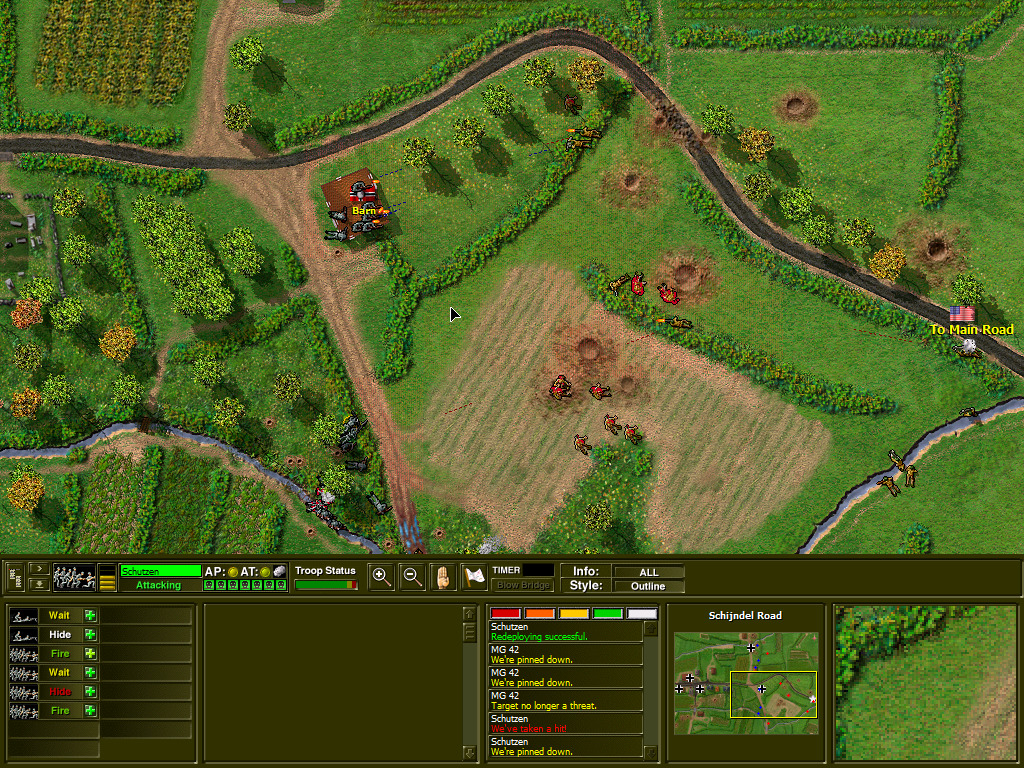Click the white flag truce button
This screenshot has height=768, width=1024.
[x=474, y=576]
